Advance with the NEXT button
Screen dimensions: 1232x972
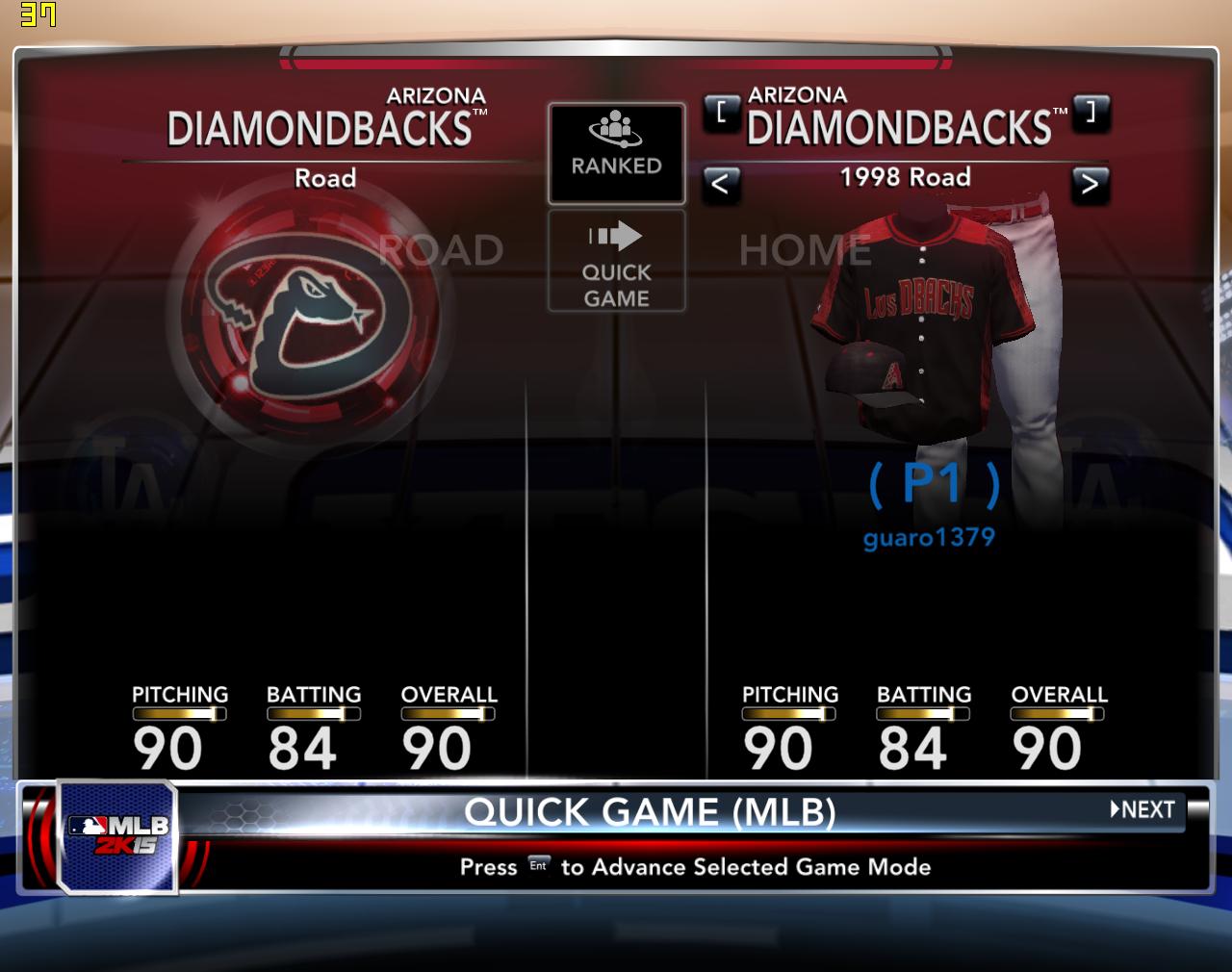(1143, 809)
